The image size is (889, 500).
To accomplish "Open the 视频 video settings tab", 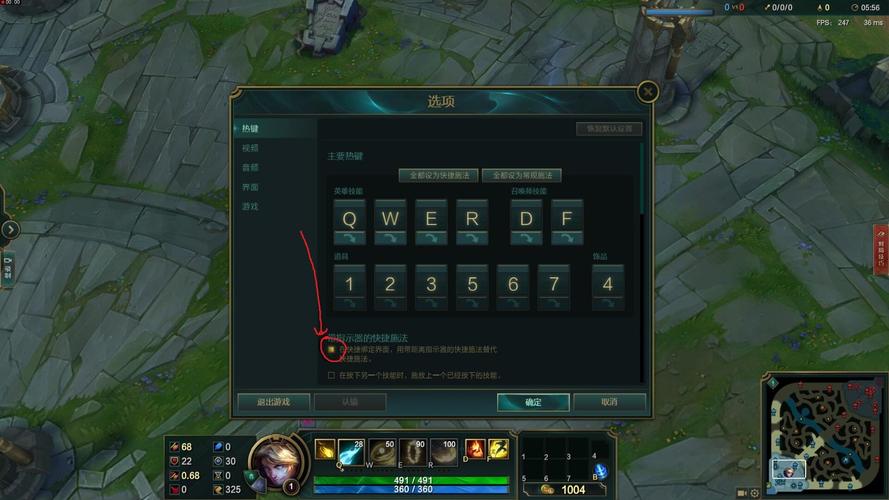I will pyautogui.click(x=250, y=148).
